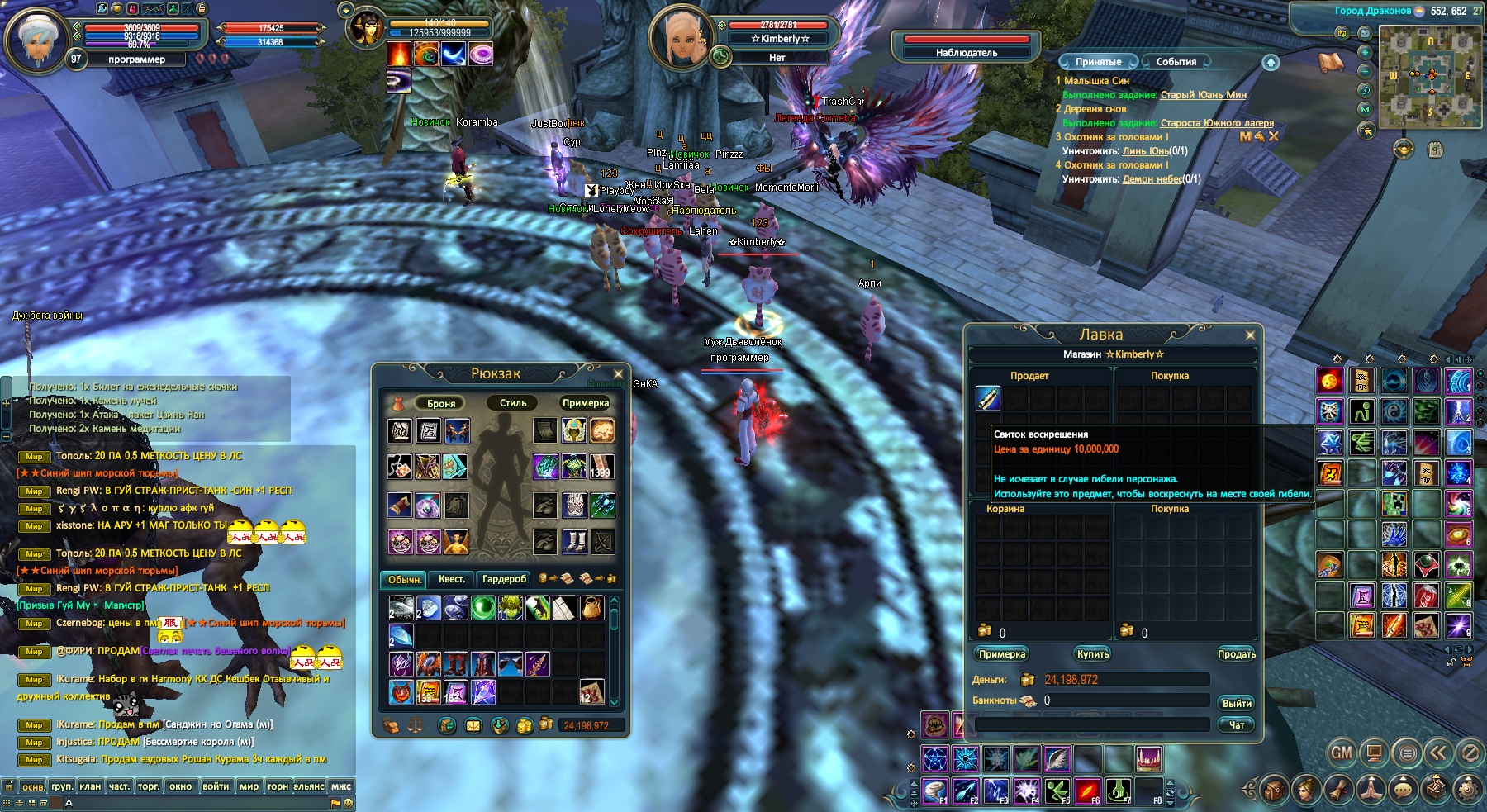Click the GM help button
1487x812 pixels.
point(1342,753)
